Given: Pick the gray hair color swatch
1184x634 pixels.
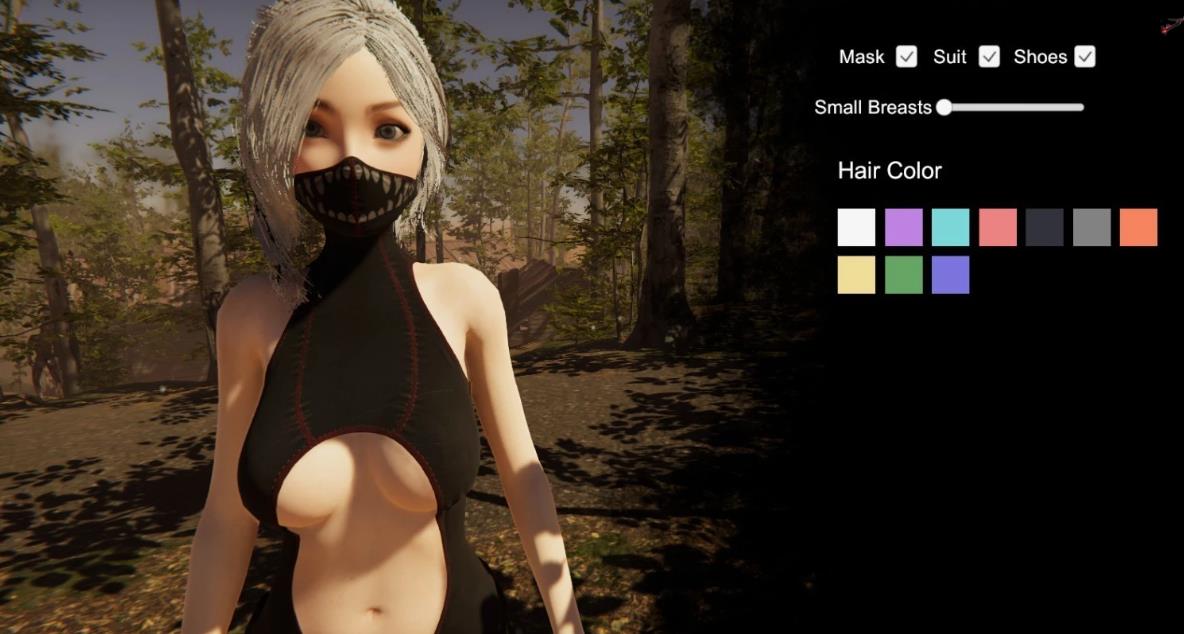Looking at the screenshot, I should coord(1091,227).
